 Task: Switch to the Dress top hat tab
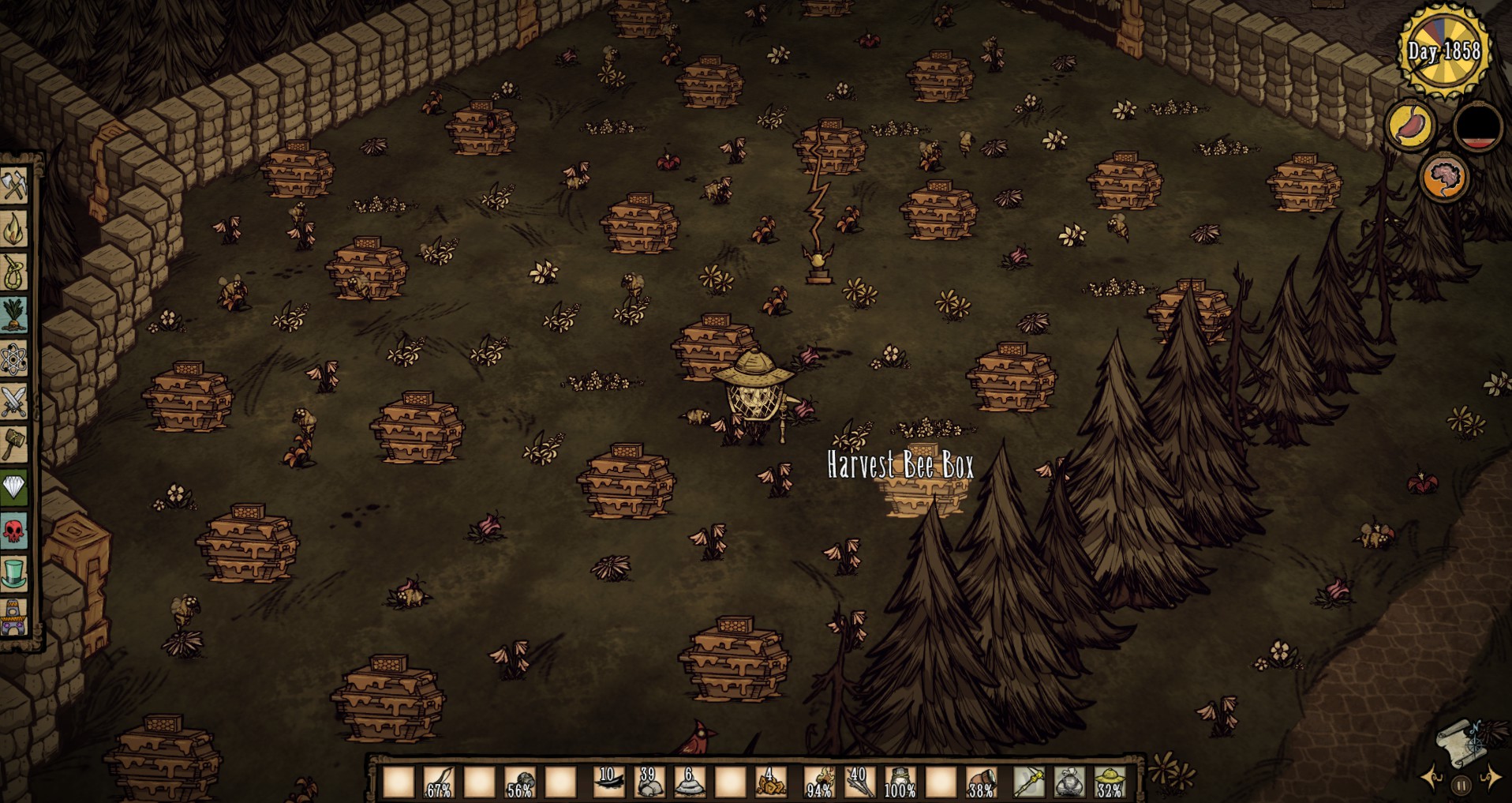[14, 573]
